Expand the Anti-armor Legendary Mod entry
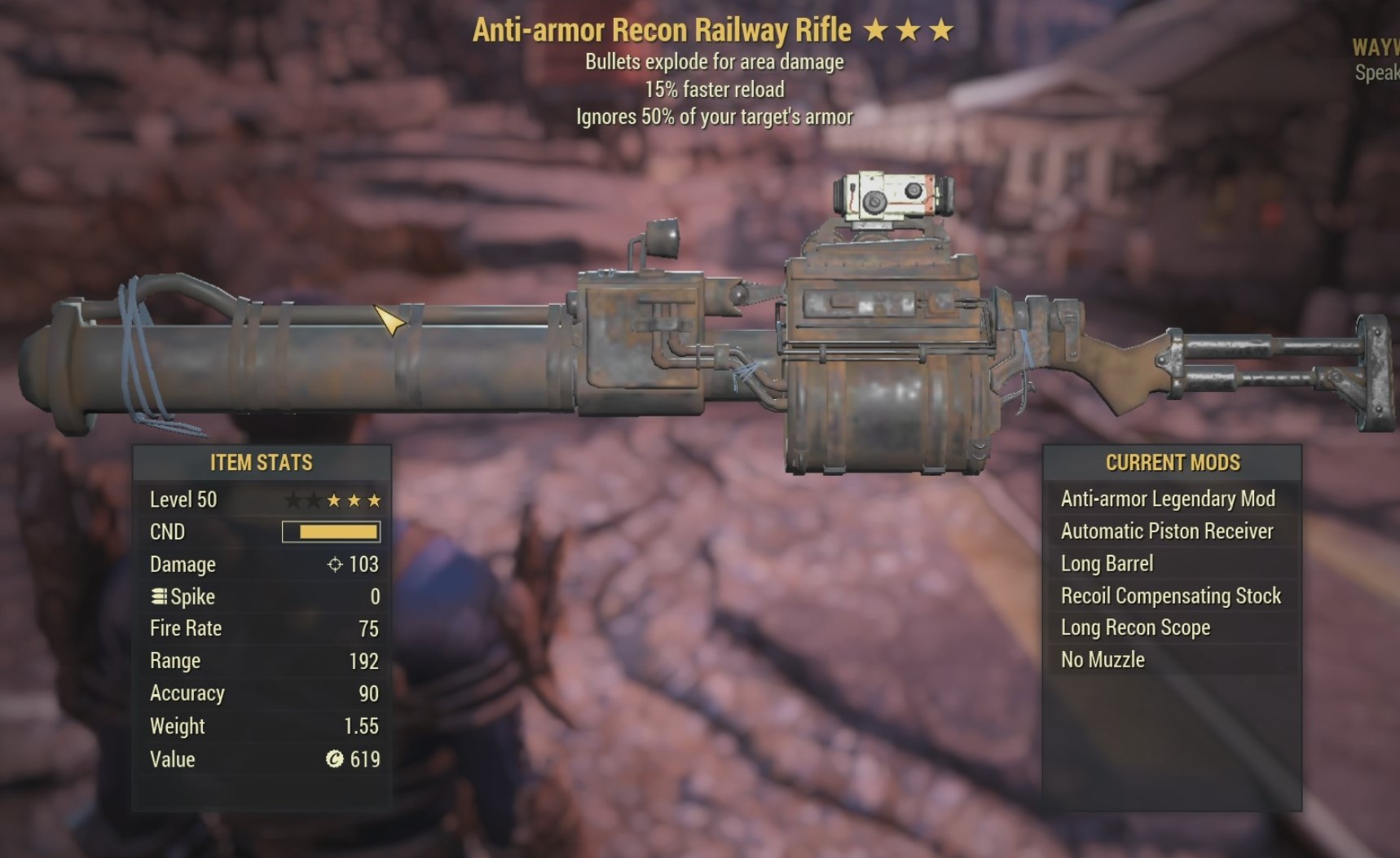The width and height of the screenshot is (1400, 858). [1167, 499]
